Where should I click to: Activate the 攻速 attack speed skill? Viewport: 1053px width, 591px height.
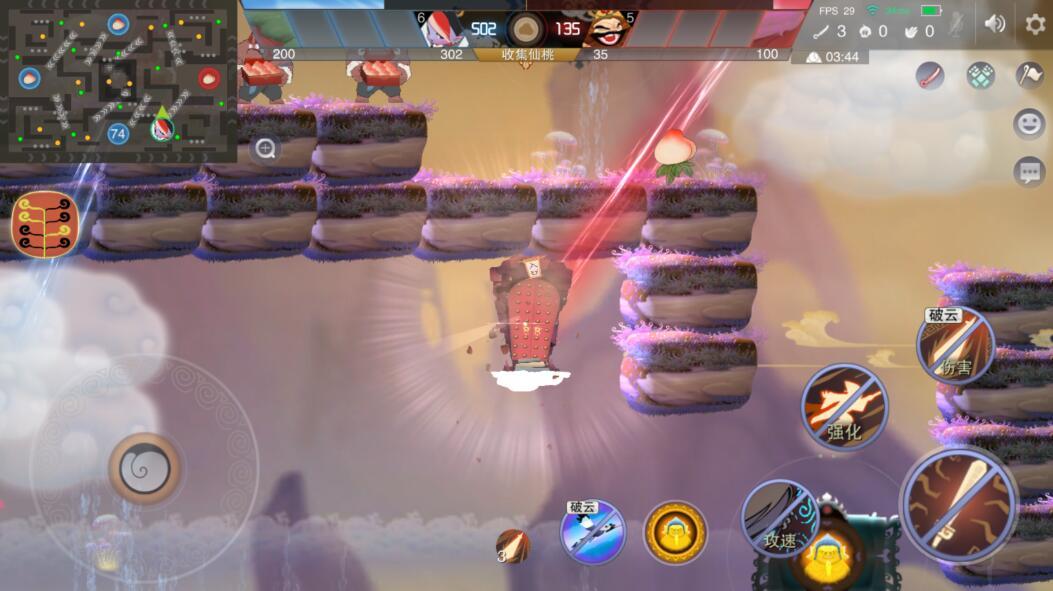(x=780, y=518)
